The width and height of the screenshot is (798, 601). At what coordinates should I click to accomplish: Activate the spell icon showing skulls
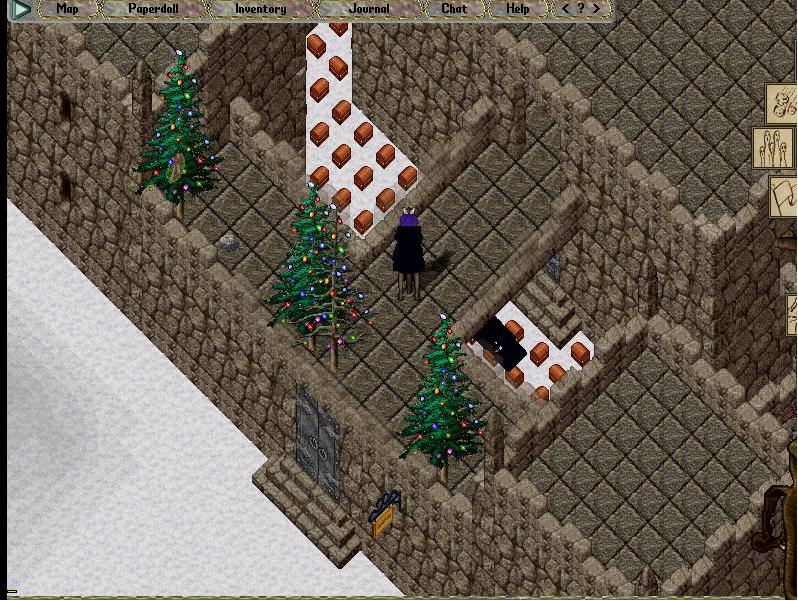click(x=783, y=103)
